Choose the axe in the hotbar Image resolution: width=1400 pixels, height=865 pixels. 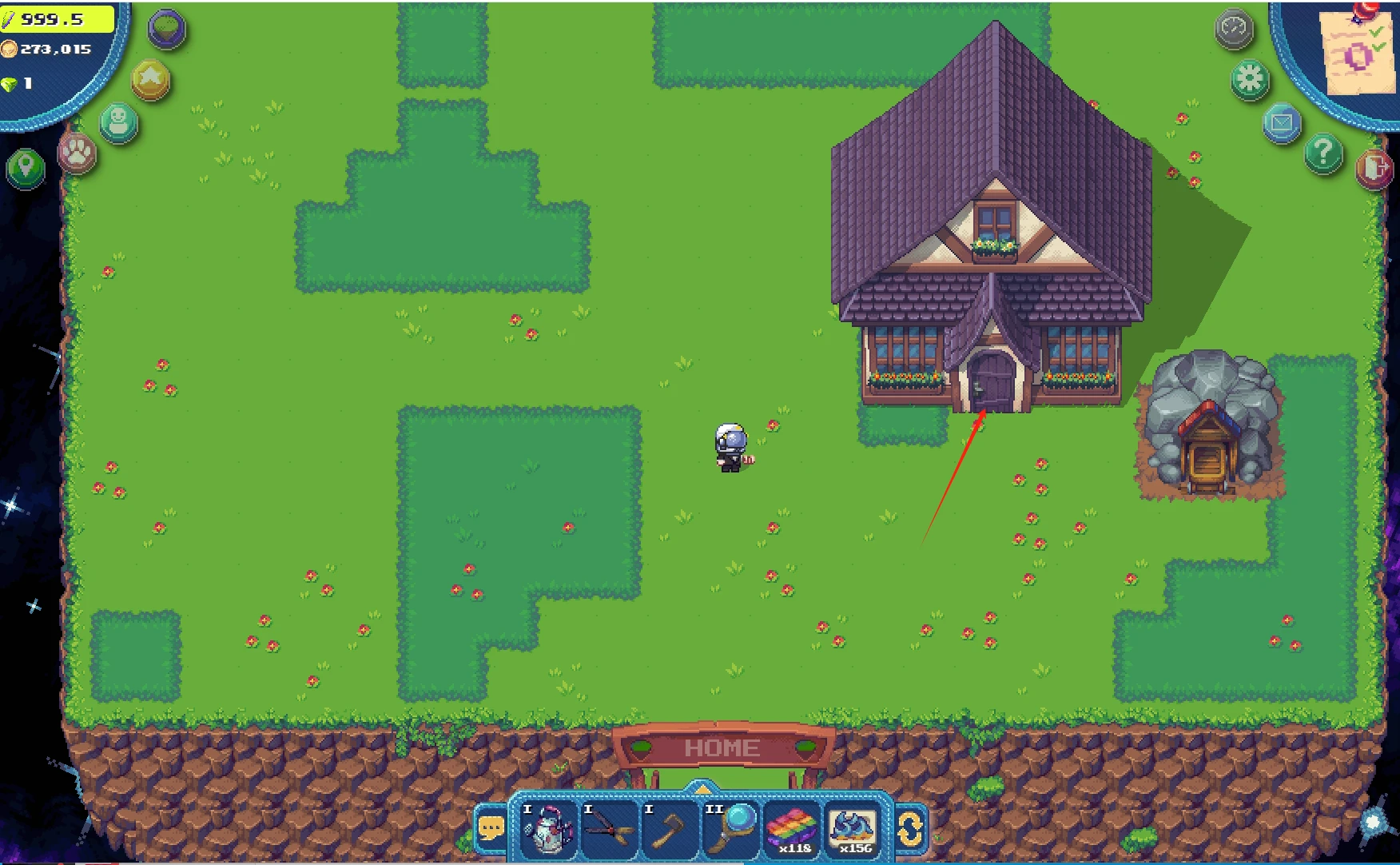pyautogui.click(x=670, y=829)
